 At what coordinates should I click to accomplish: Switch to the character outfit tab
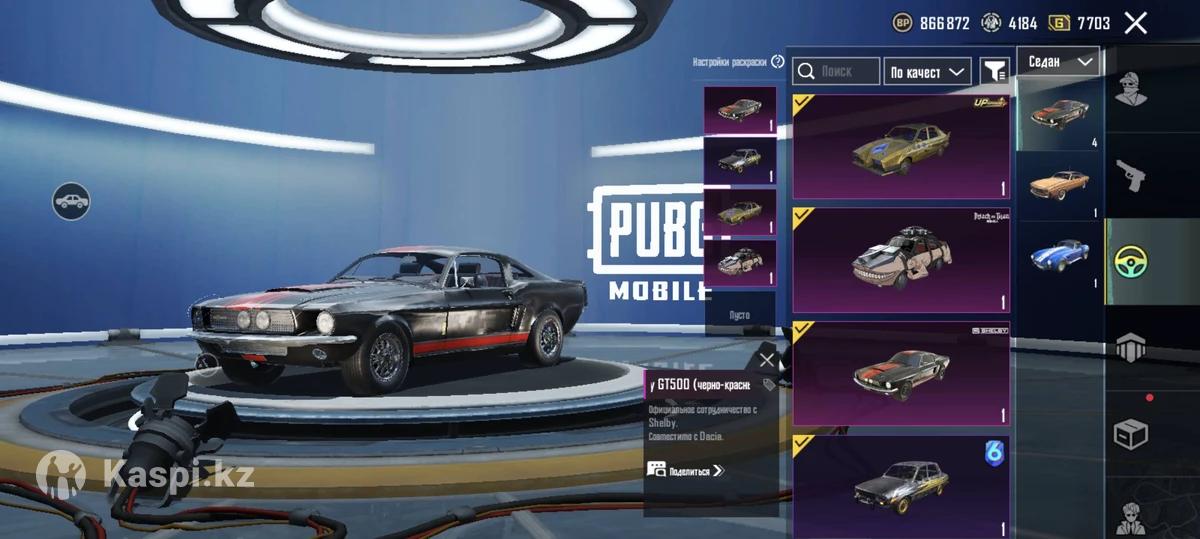coord(1131,89)
